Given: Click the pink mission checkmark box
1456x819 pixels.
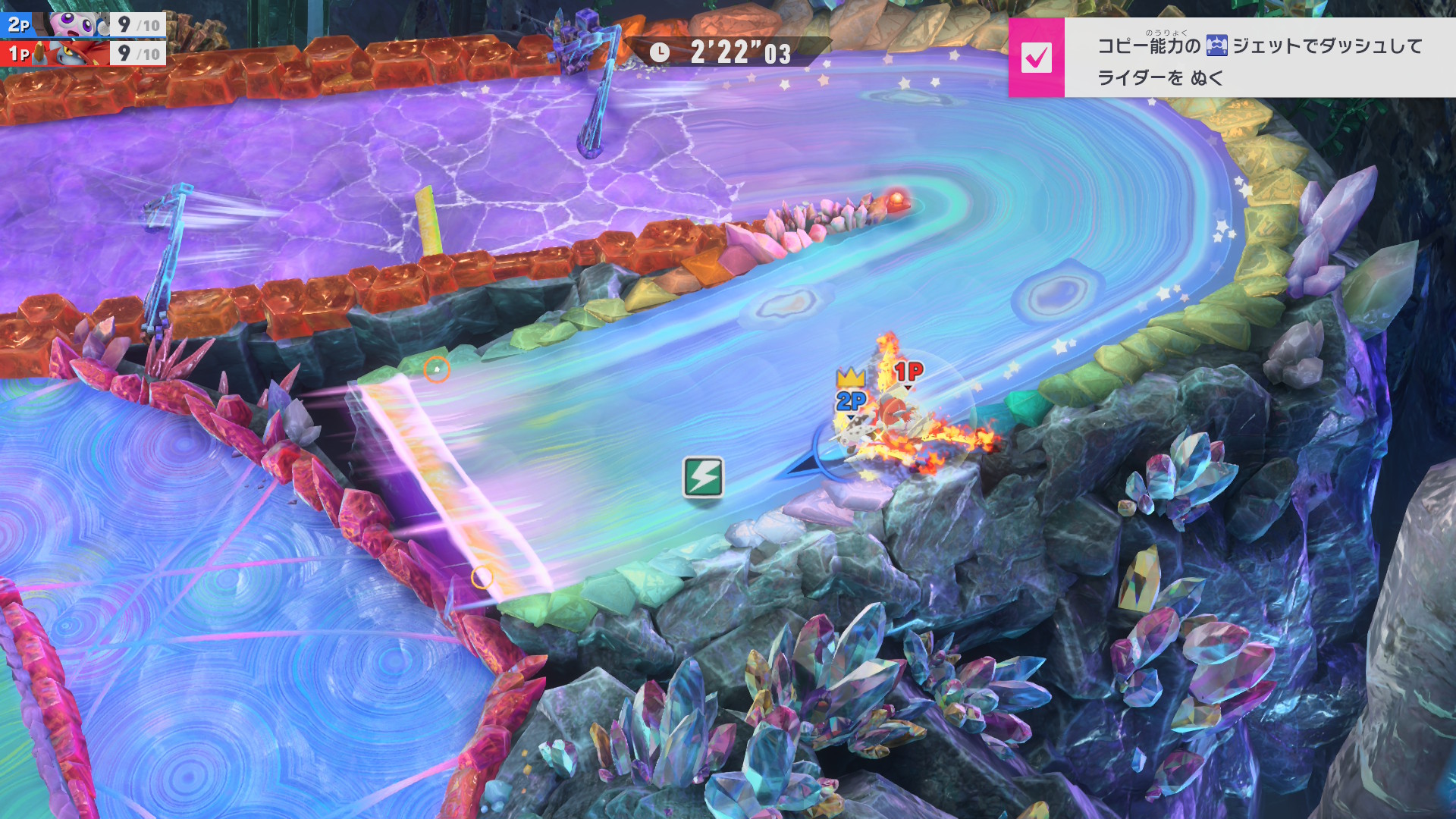Looking at the screenshot, I should 1036,58.
